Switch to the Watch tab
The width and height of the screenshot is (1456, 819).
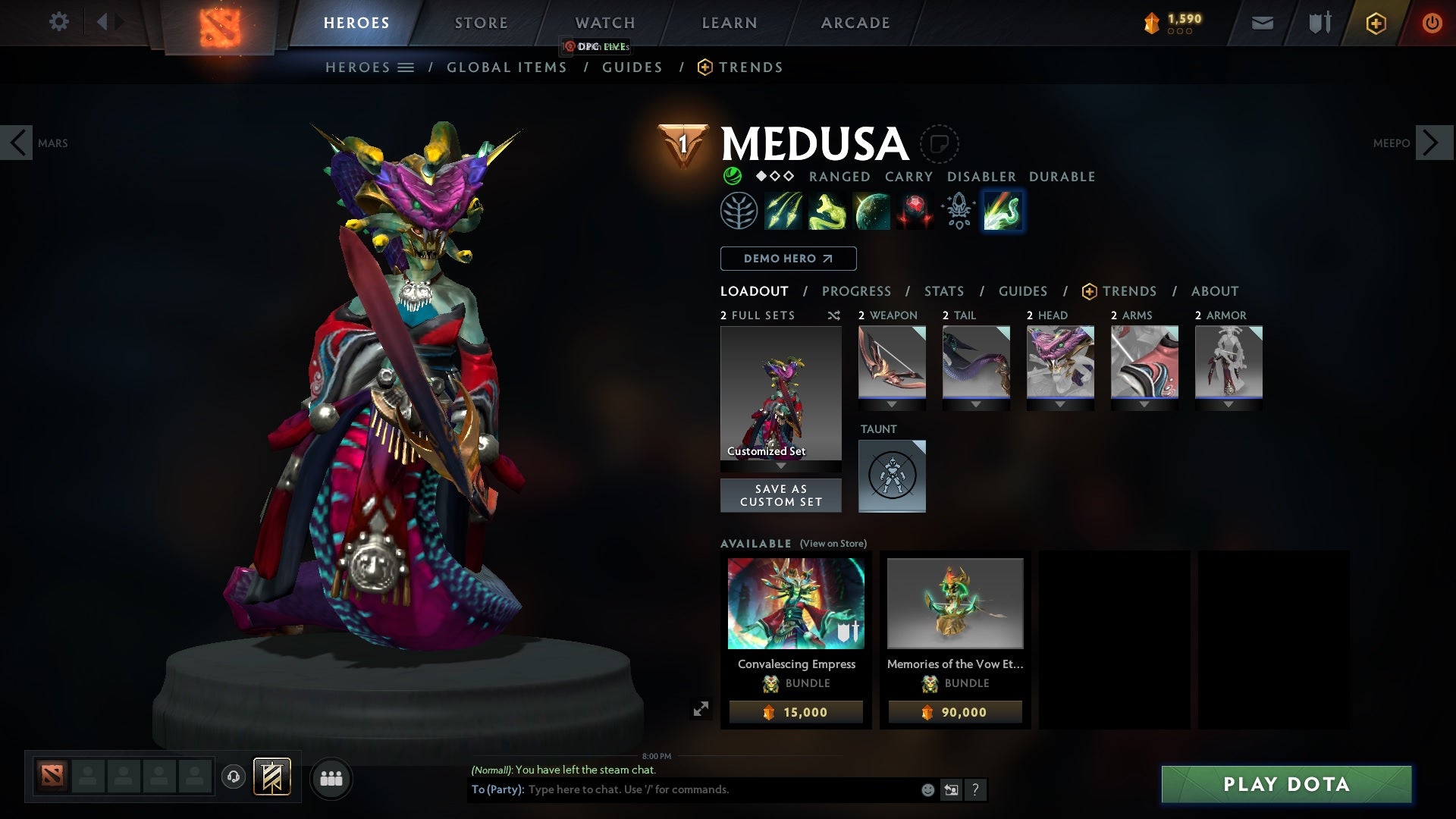pyautogui.click(x=604, y=23)
